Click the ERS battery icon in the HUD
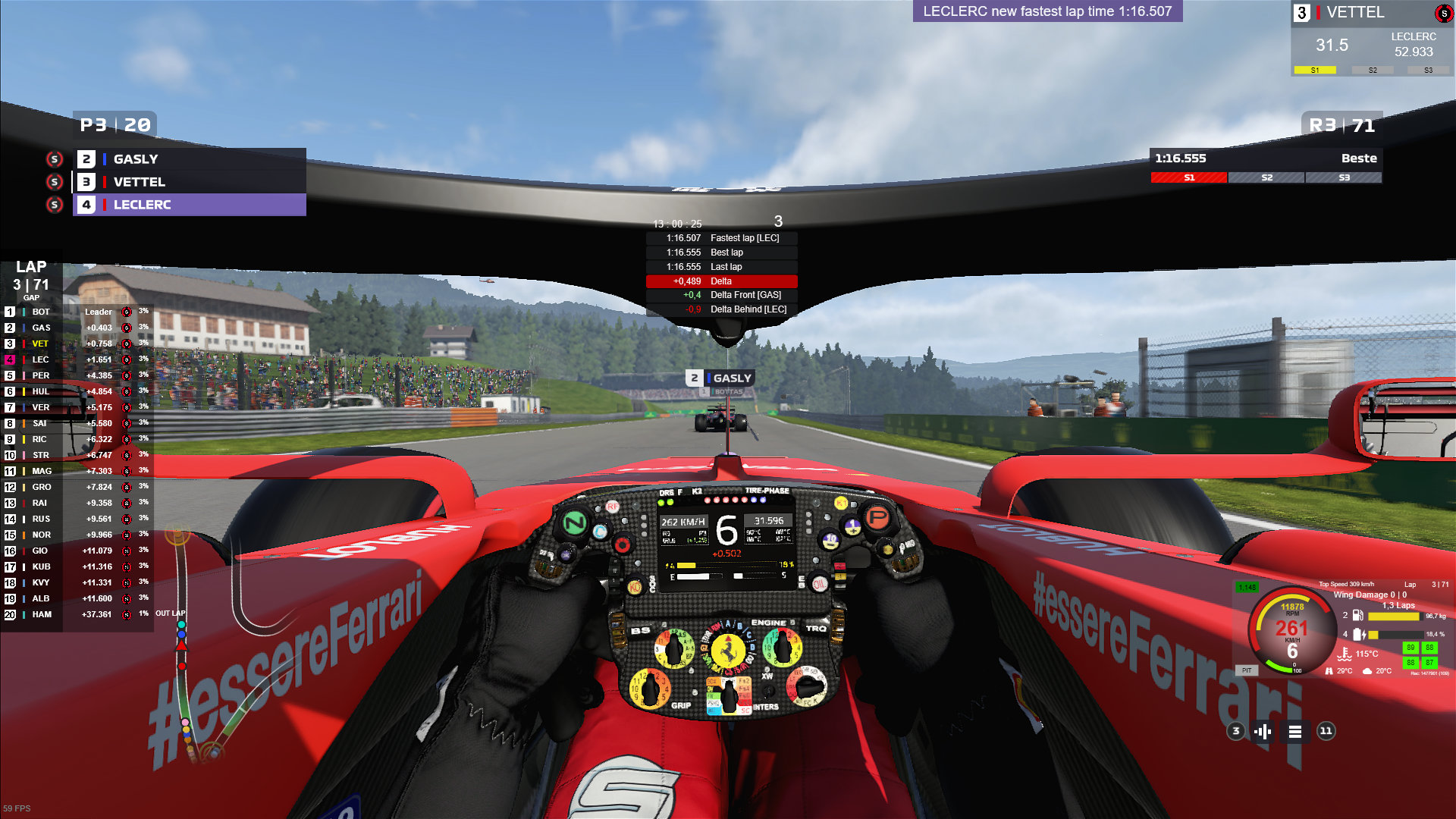This screenshot has width=1456, height=819. tap(1358, 635)
